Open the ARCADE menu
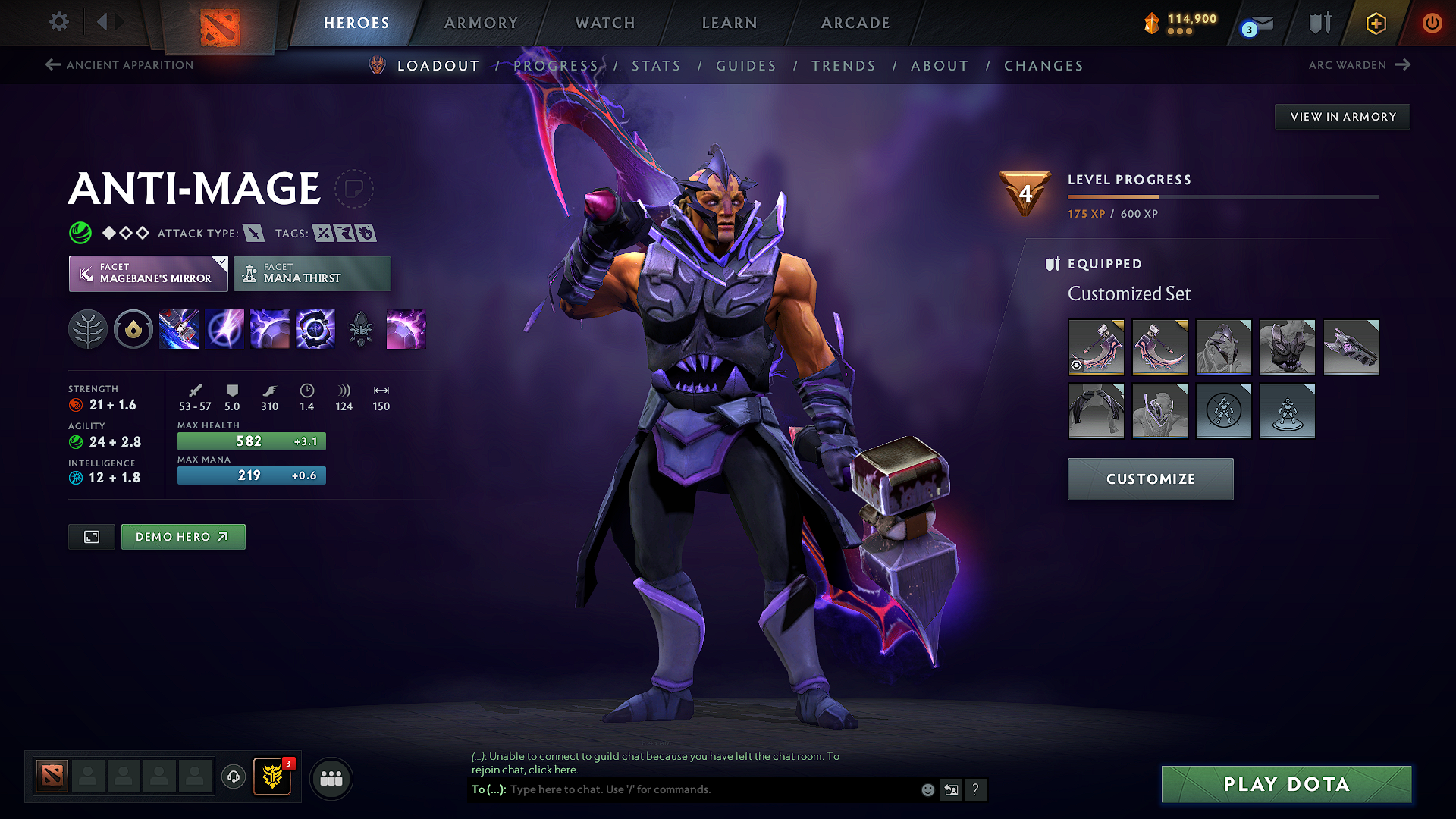Viewport: 1456px width, 819px height. 855,23
